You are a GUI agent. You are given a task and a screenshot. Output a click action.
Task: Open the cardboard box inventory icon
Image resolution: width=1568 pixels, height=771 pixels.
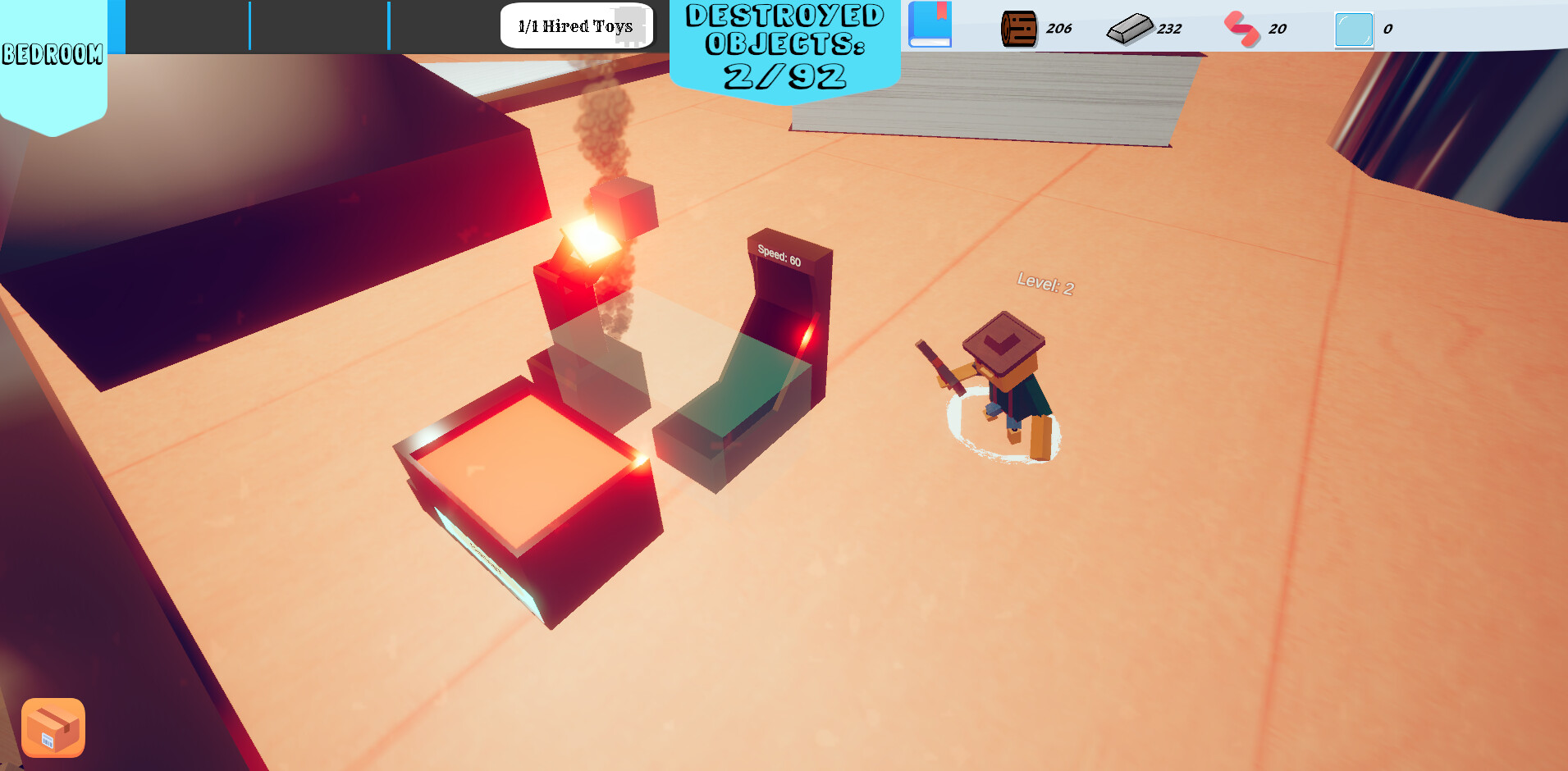52,727
